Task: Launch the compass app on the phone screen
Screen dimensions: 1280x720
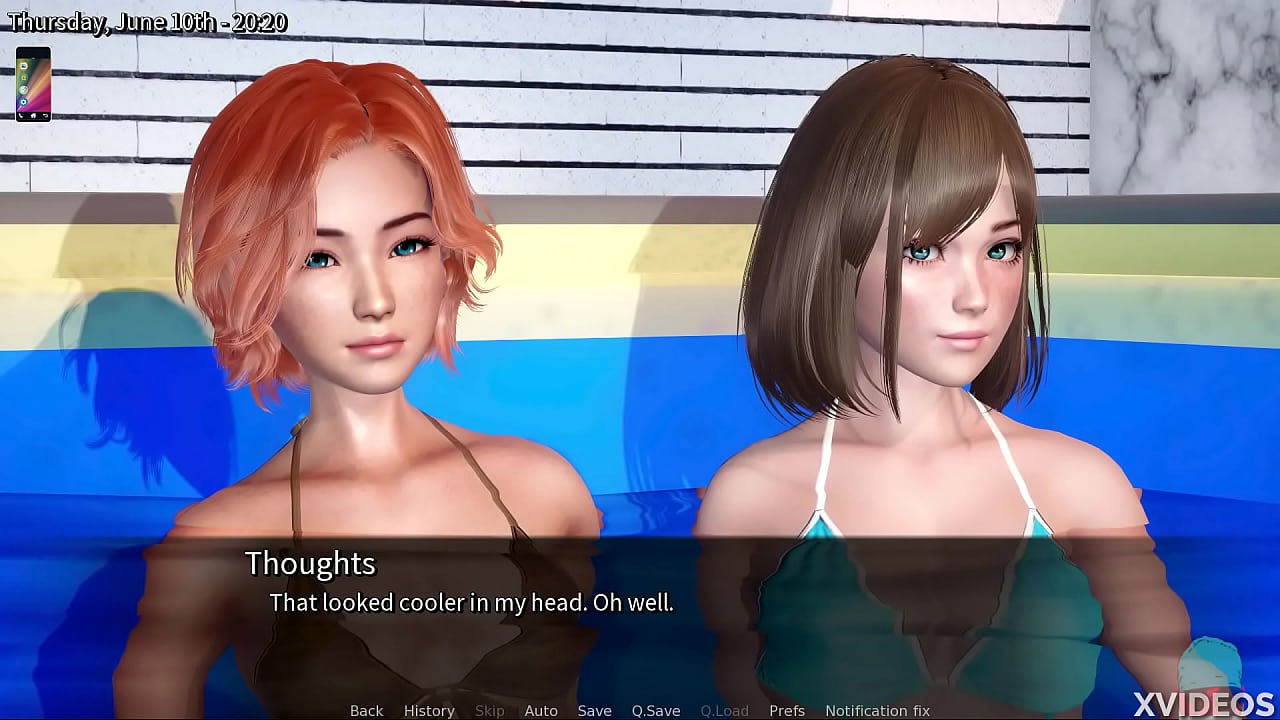Action: pos(23,90)
